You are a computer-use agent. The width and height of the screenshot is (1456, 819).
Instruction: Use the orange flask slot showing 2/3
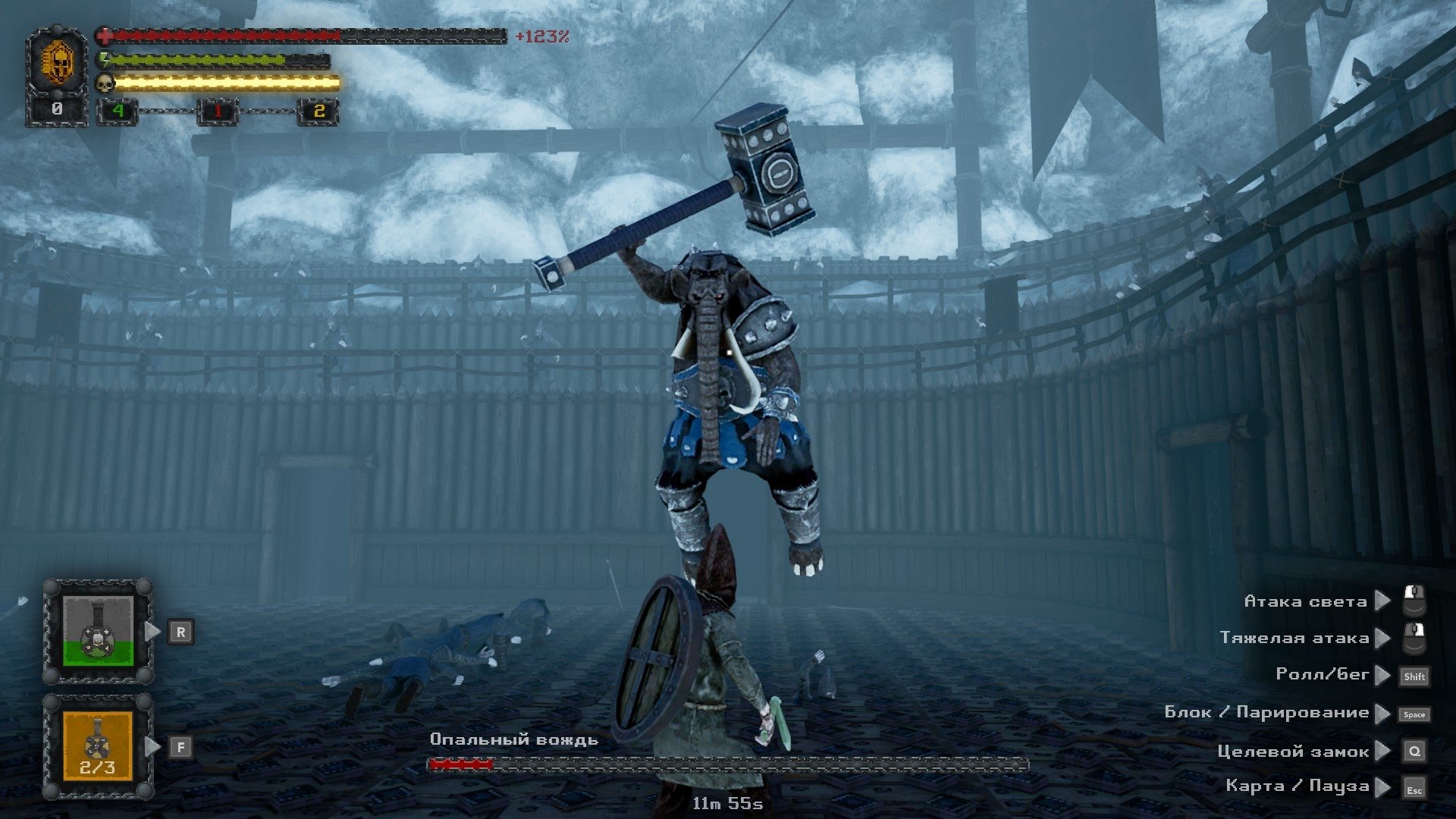pyautogui.click(x=98, y=746)
